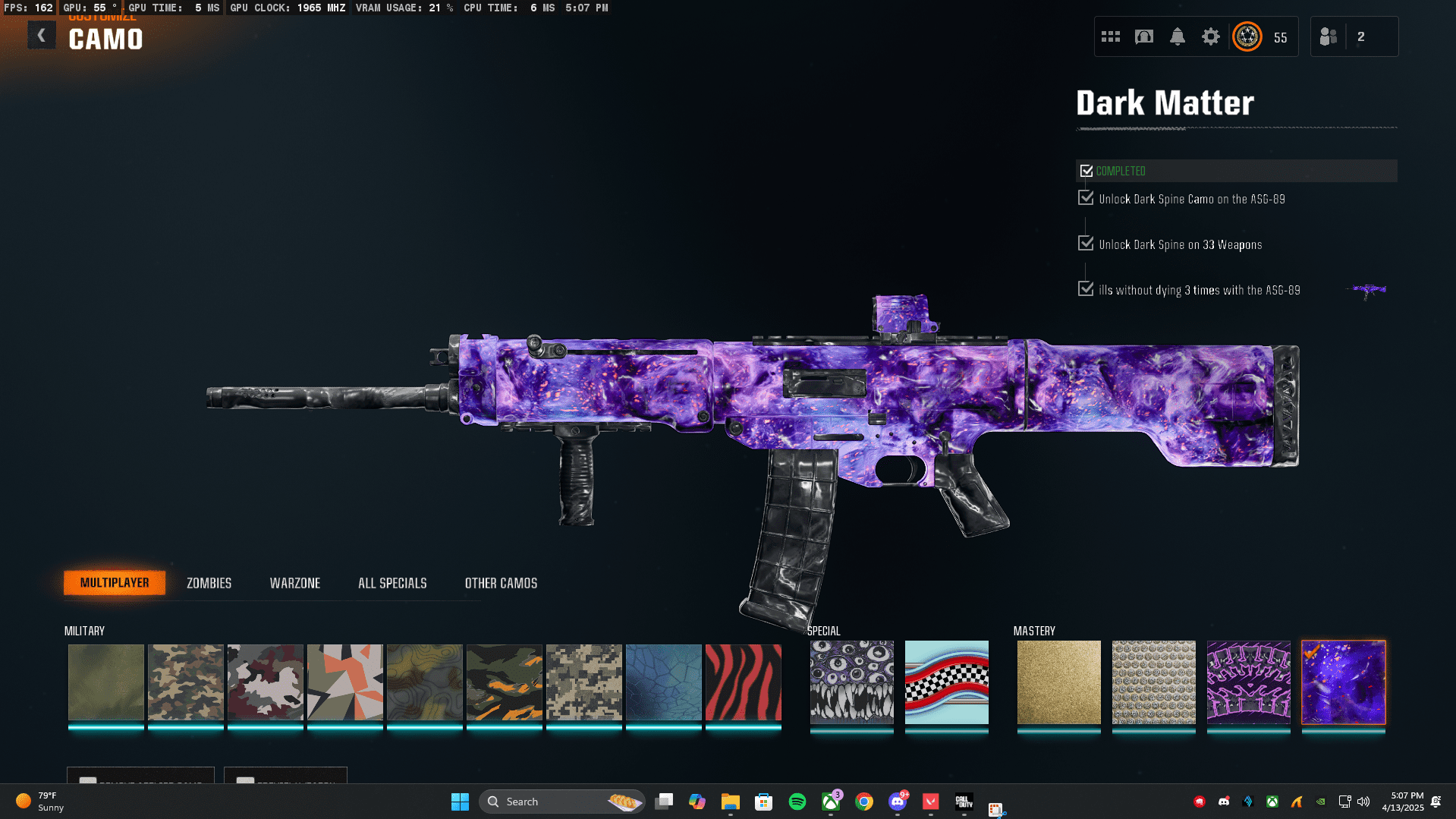Image resolution: width=1456 pixels, height=819 pixels.
Task: Open the settings gear icon
Action: [1210, 36]
